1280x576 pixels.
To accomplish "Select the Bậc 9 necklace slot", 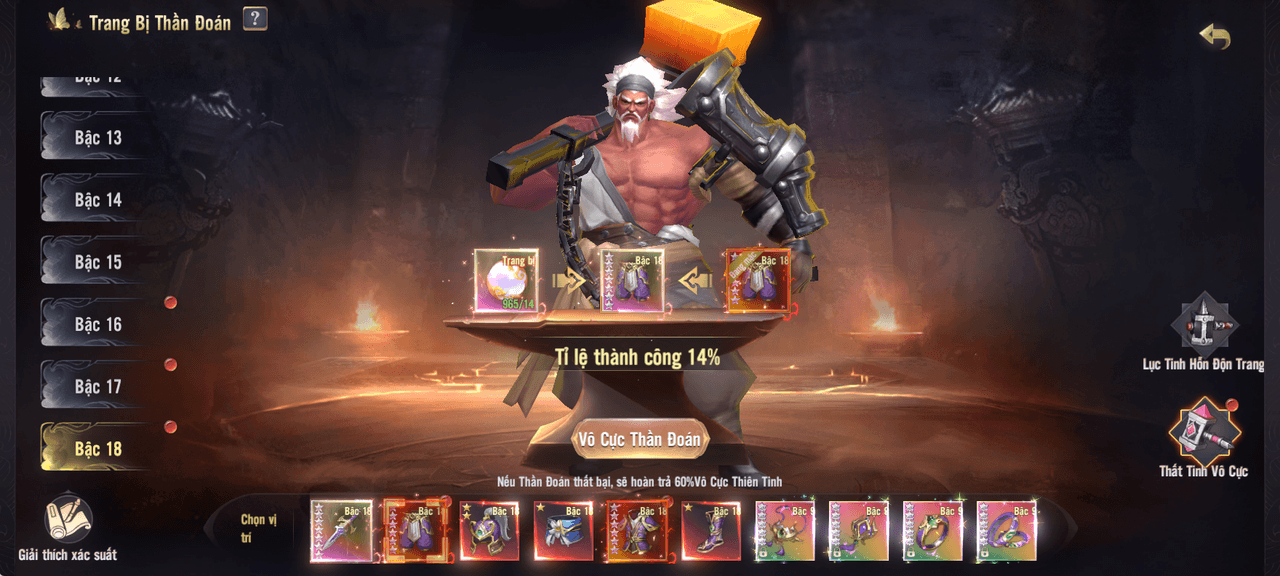I will tap(785, 531).
